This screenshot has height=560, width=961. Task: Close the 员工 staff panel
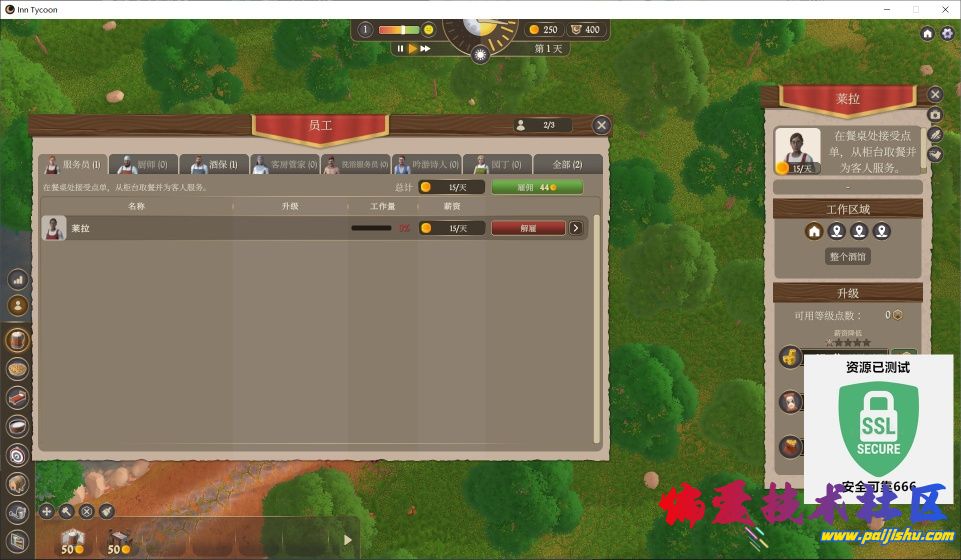[x=601, y=125]
